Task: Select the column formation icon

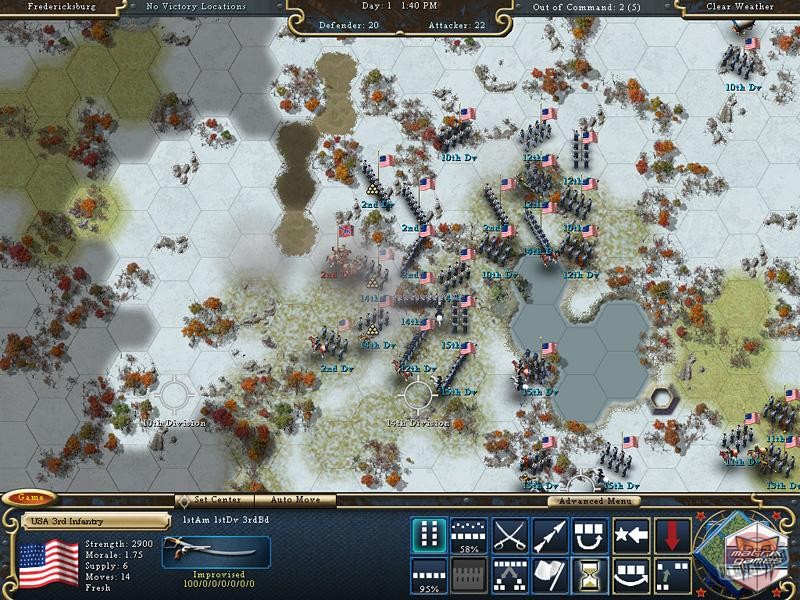Action: [429, 535]
